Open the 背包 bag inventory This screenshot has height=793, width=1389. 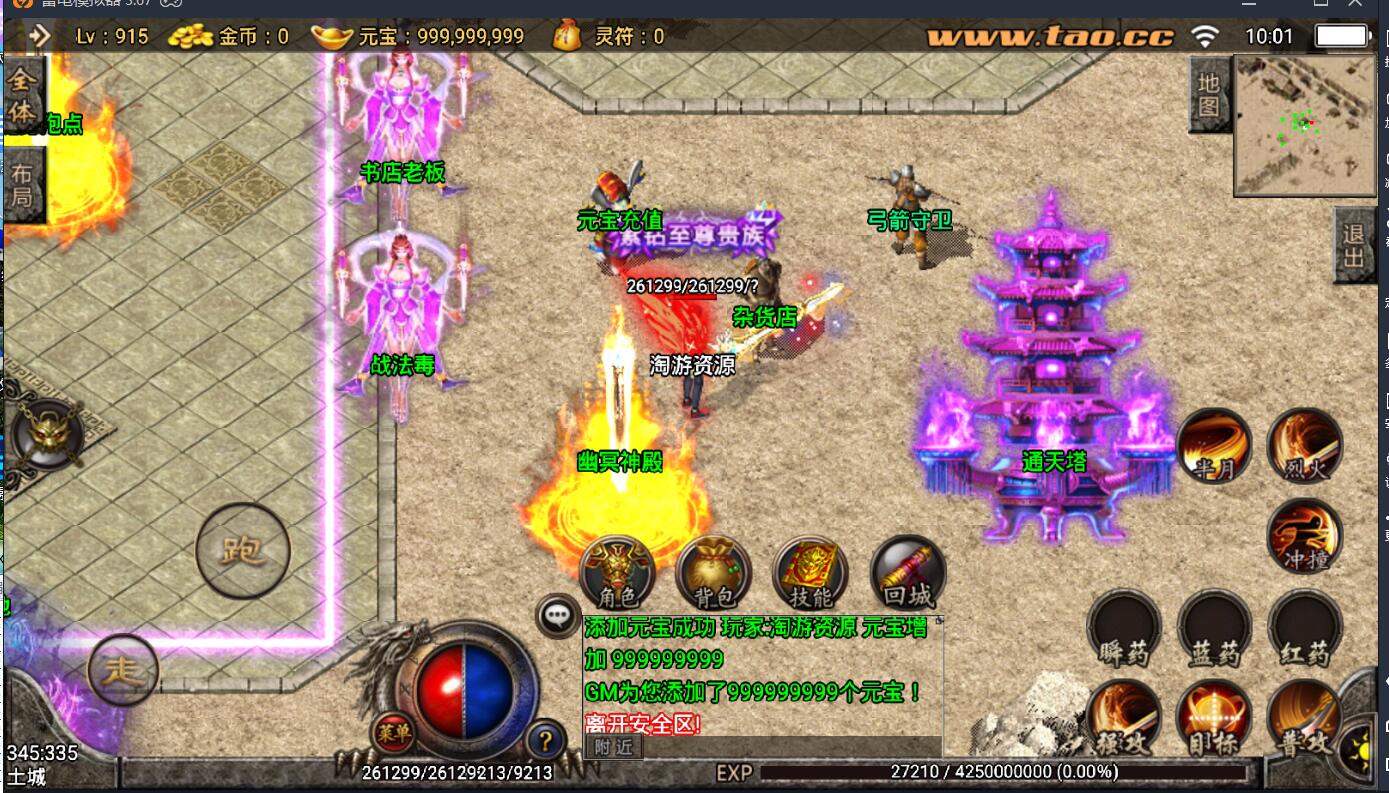[713, 573]
